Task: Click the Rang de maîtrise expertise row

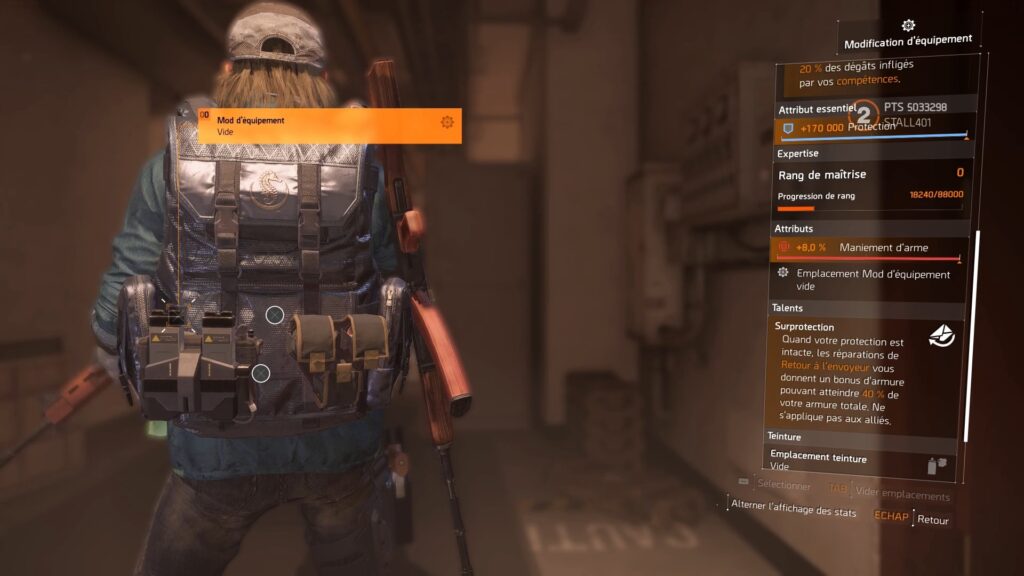Action: 870,174
